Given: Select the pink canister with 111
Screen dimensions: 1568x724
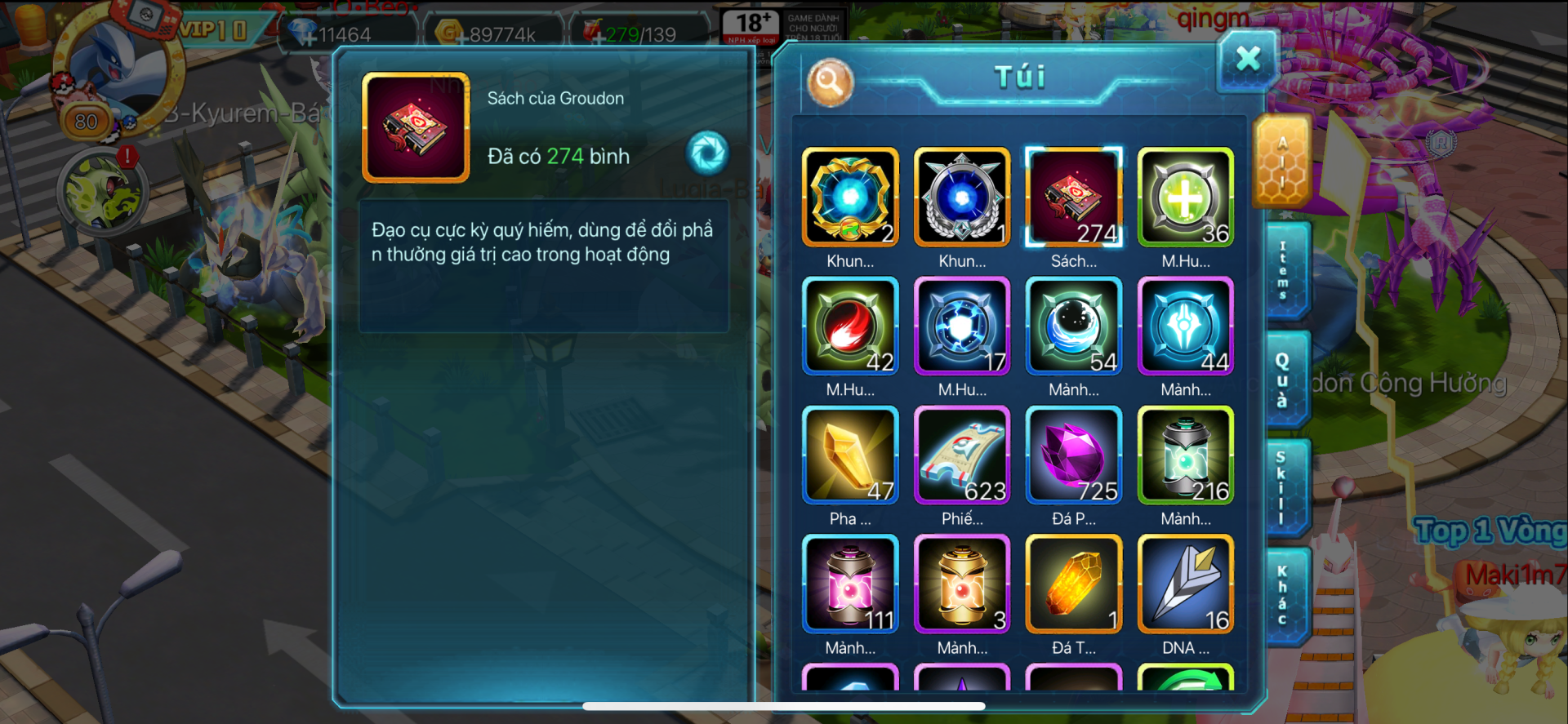Looking at the screenshot, I should point(850,584).
